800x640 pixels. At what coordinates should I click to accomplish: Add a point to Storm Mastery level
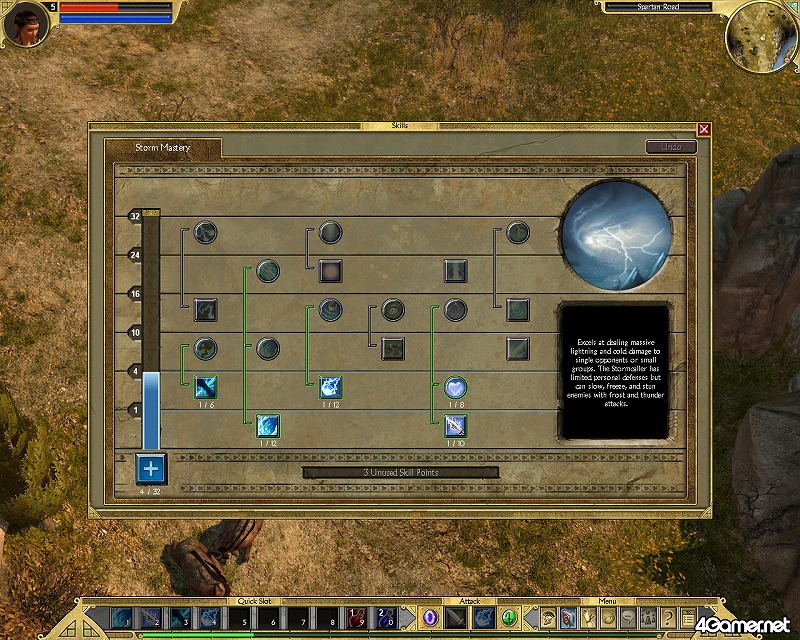pyautogui.click(x=152, y=467)
